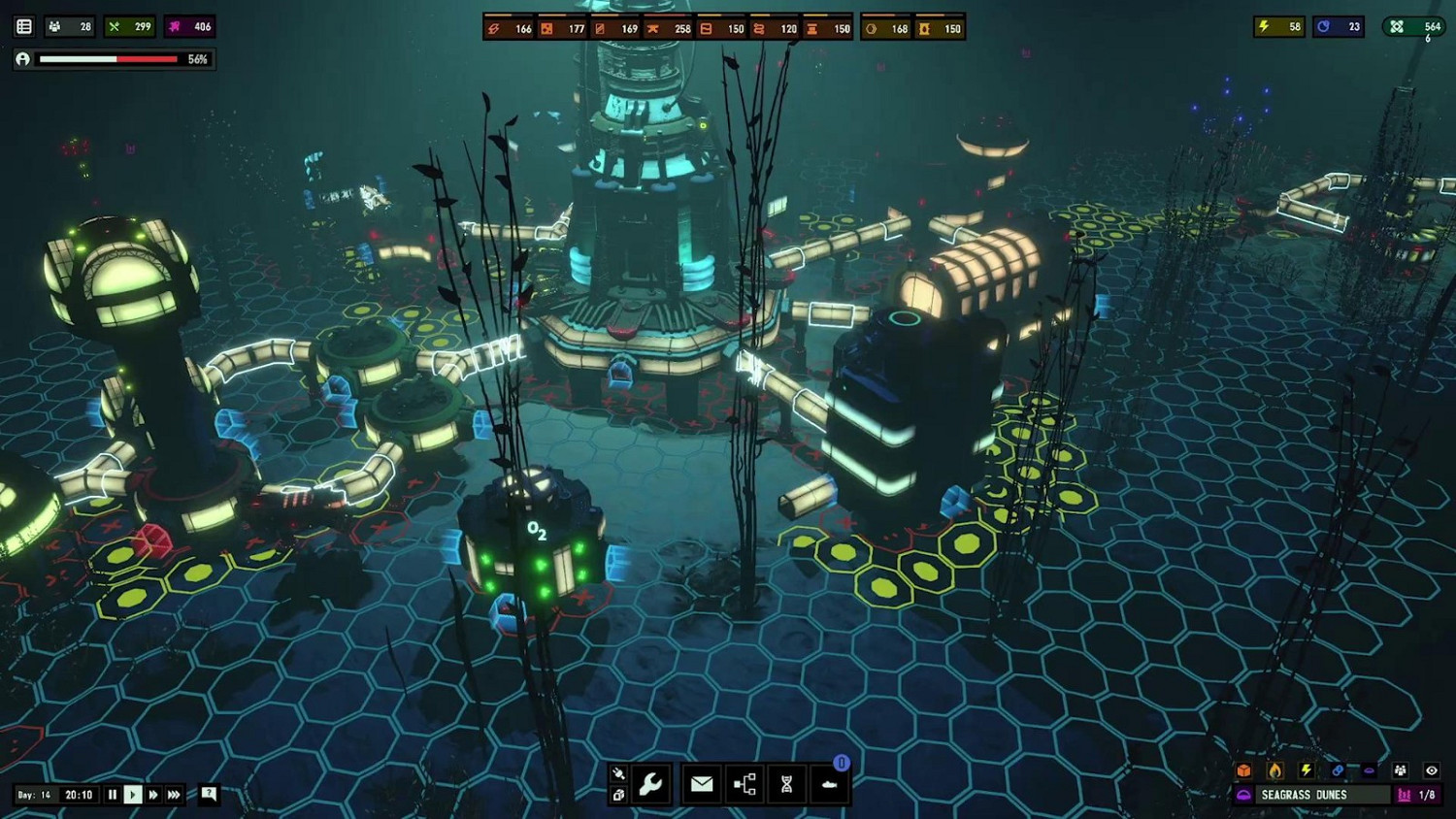Open the wrench build menu
The image size is (1456, 819).
[651, 784]
